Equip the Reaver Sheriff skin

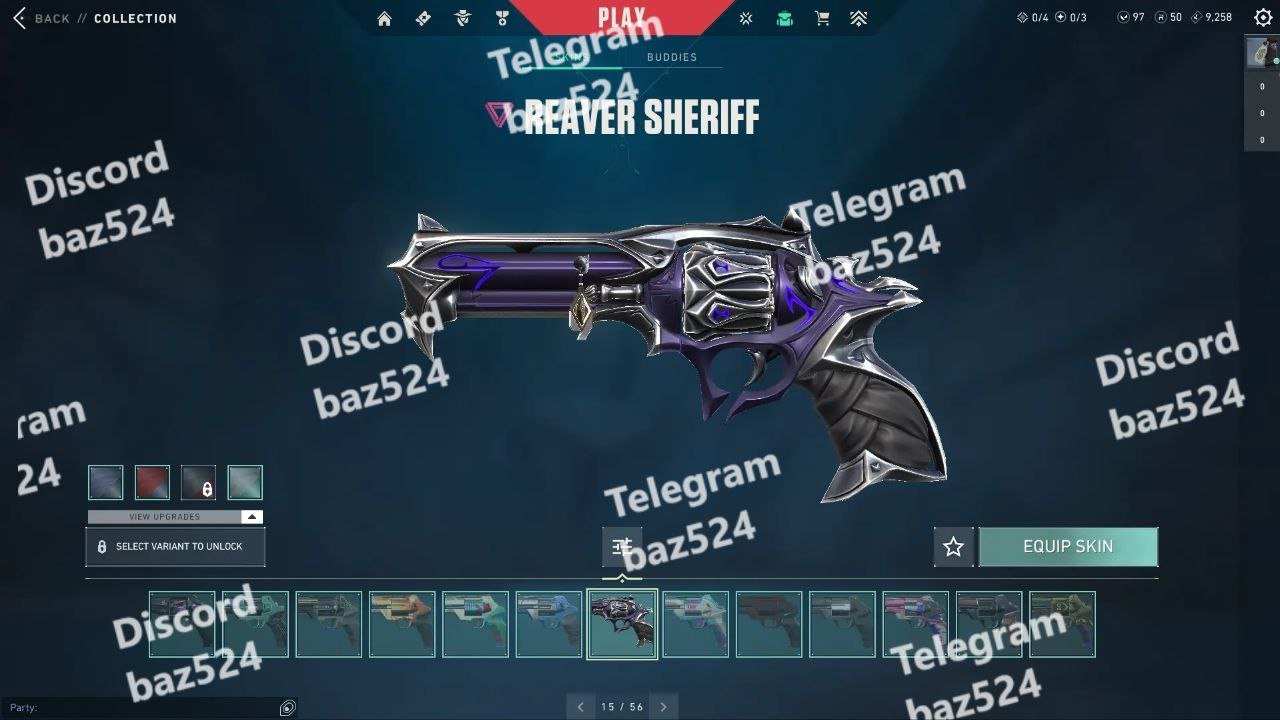coord(1068,546)
